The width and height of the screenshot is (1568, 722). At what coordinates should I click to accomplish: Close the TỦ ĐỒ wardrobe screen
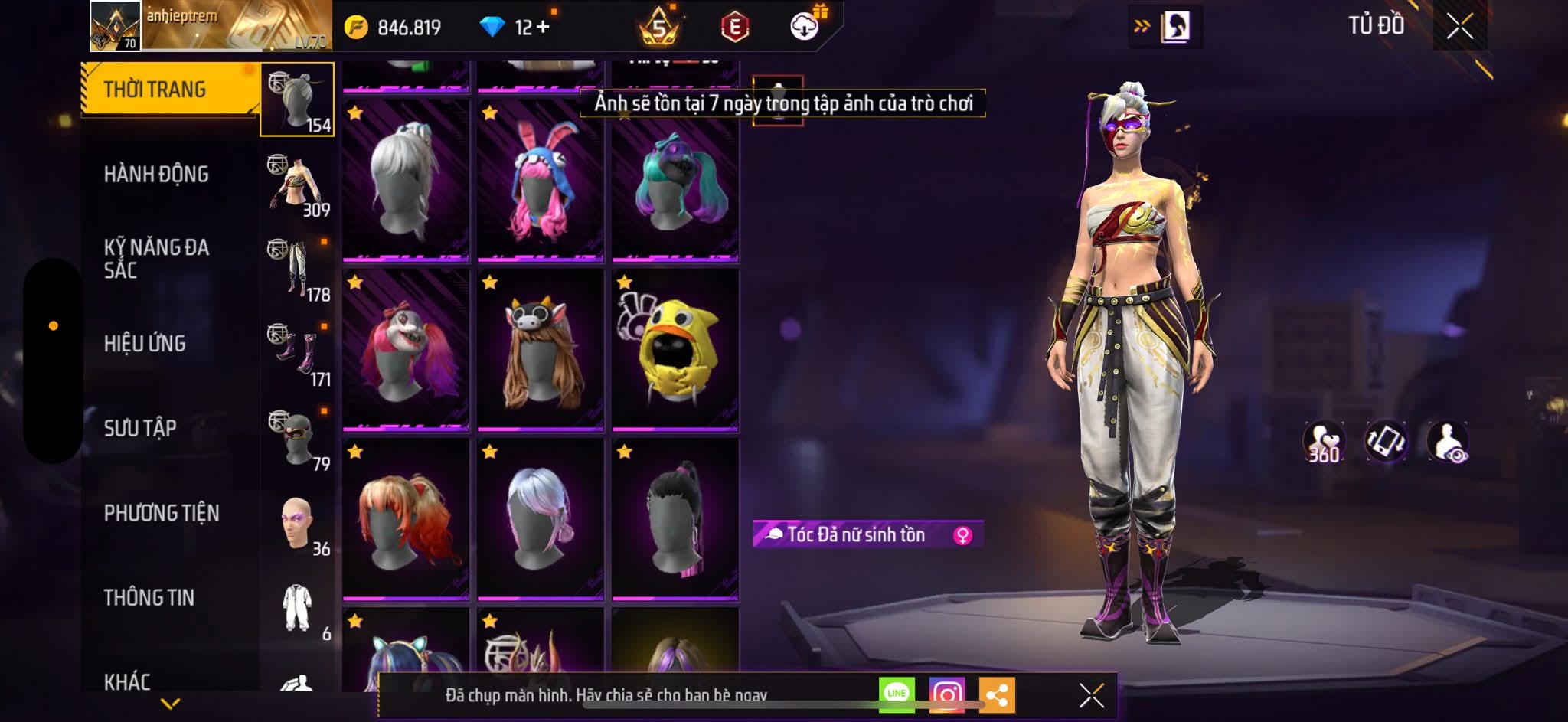(x=1459, y=27)
